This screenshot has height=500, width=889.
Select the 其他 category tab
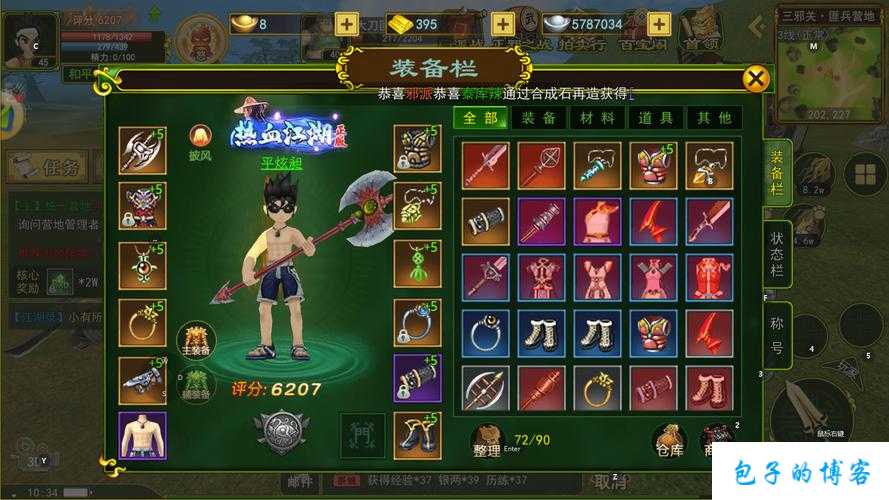coord(713,118)
